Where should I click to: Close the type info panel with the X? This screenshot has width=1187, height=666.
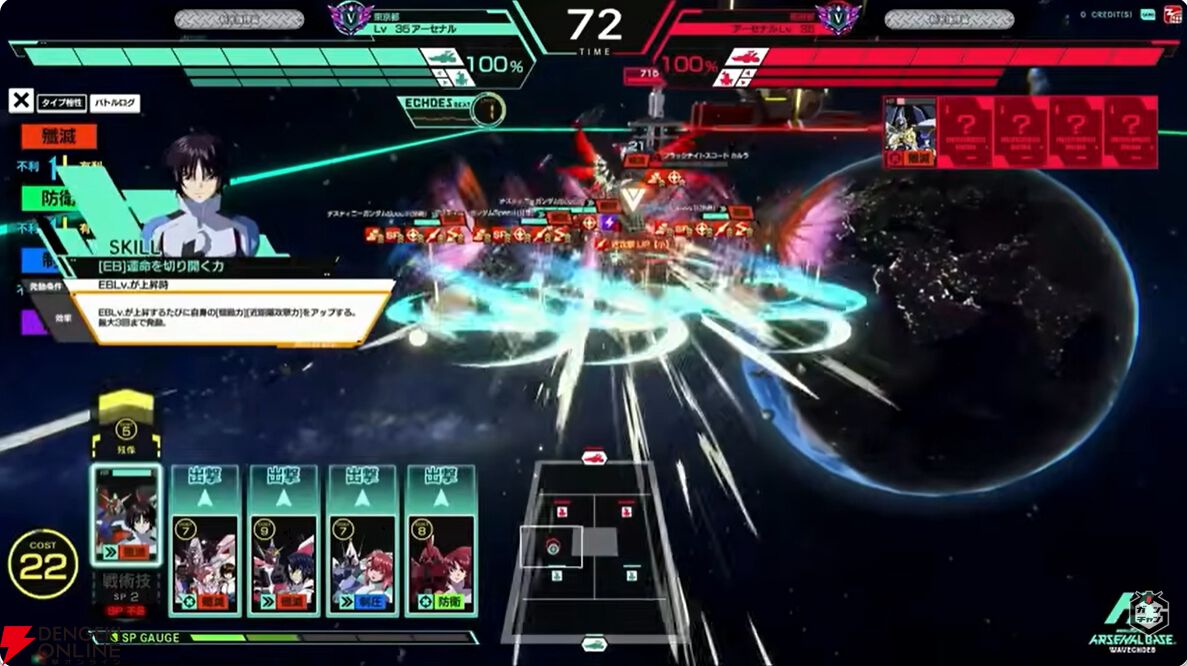click(21, 100)
